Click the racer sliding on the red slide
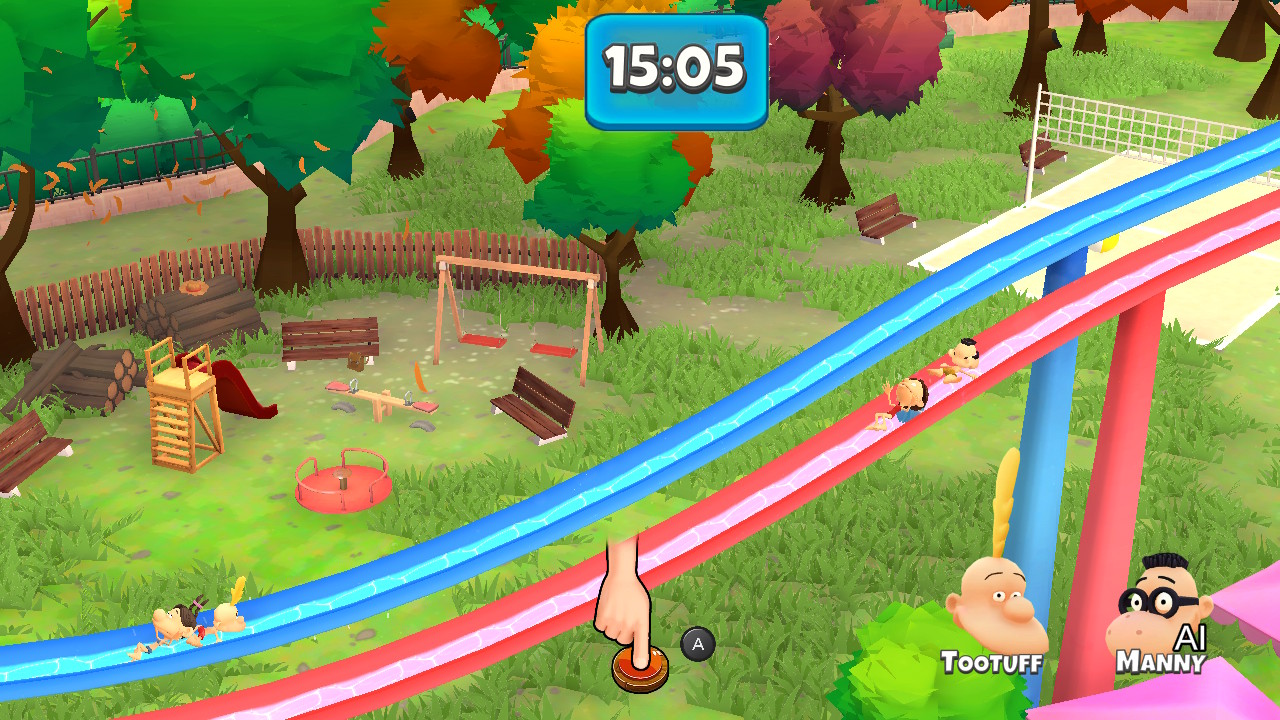Screen dimensions: 1280x720 coord(913,390)
